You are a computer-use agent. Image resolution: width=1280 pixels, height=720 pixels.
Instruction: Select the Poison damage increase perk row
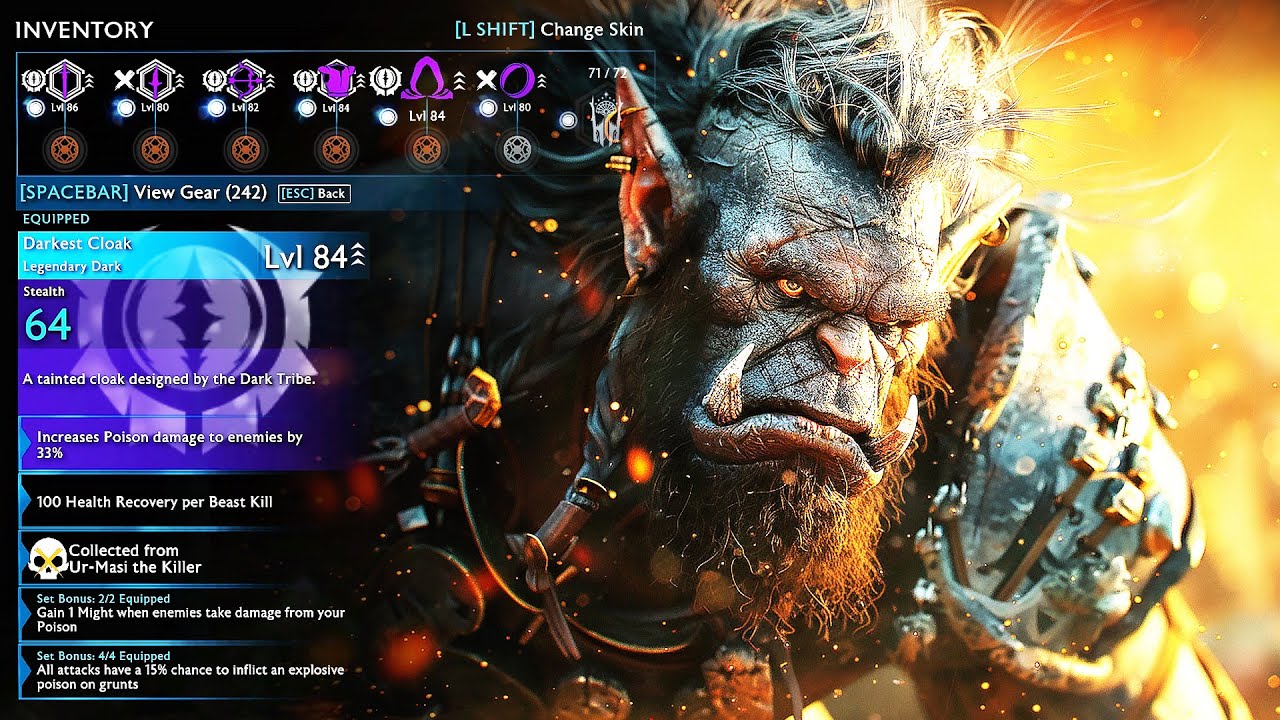point(190,445)
